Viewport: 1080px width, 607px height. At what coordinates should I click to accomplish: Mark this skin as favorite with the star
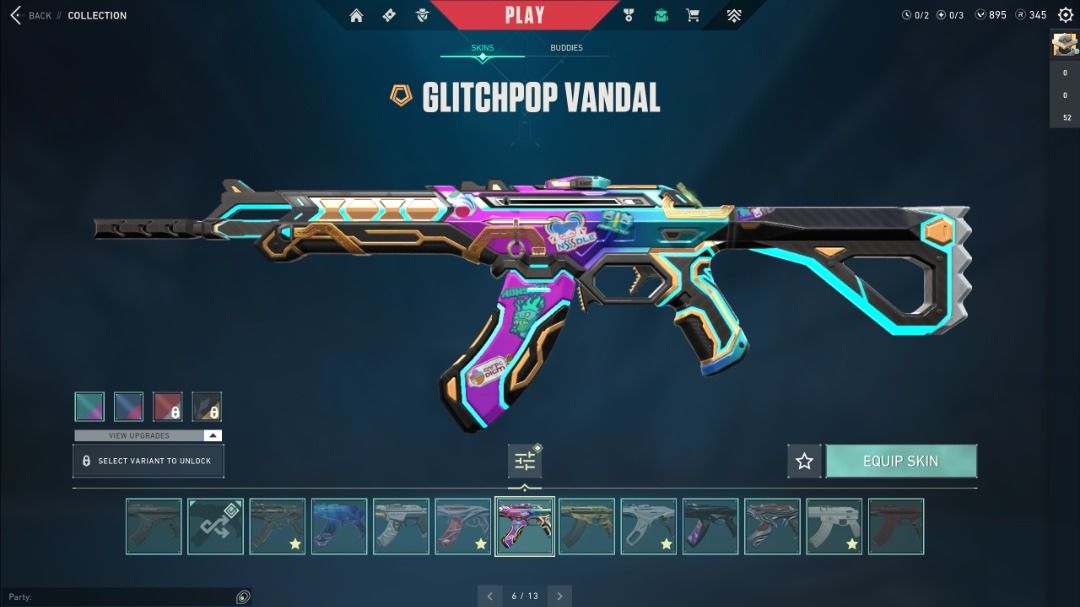click(x=804, y=461)
